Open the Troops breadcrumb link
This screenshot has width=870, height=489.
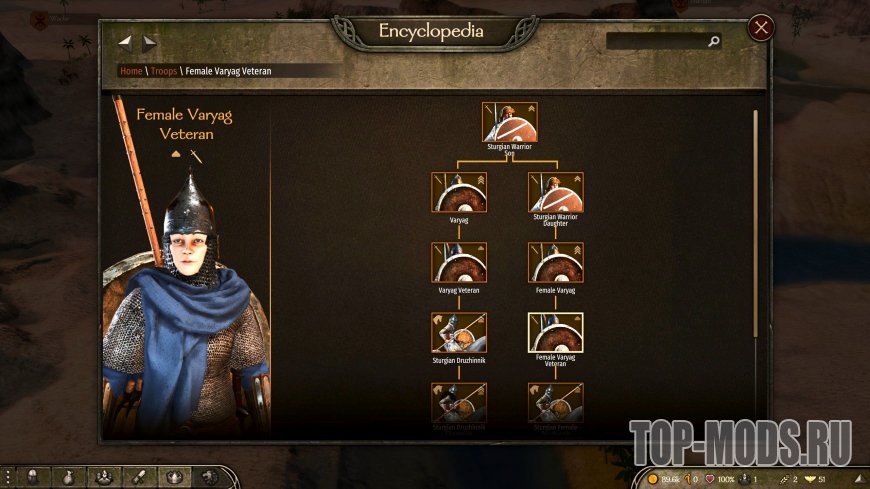pyautogui.click(x=164, y=71)
